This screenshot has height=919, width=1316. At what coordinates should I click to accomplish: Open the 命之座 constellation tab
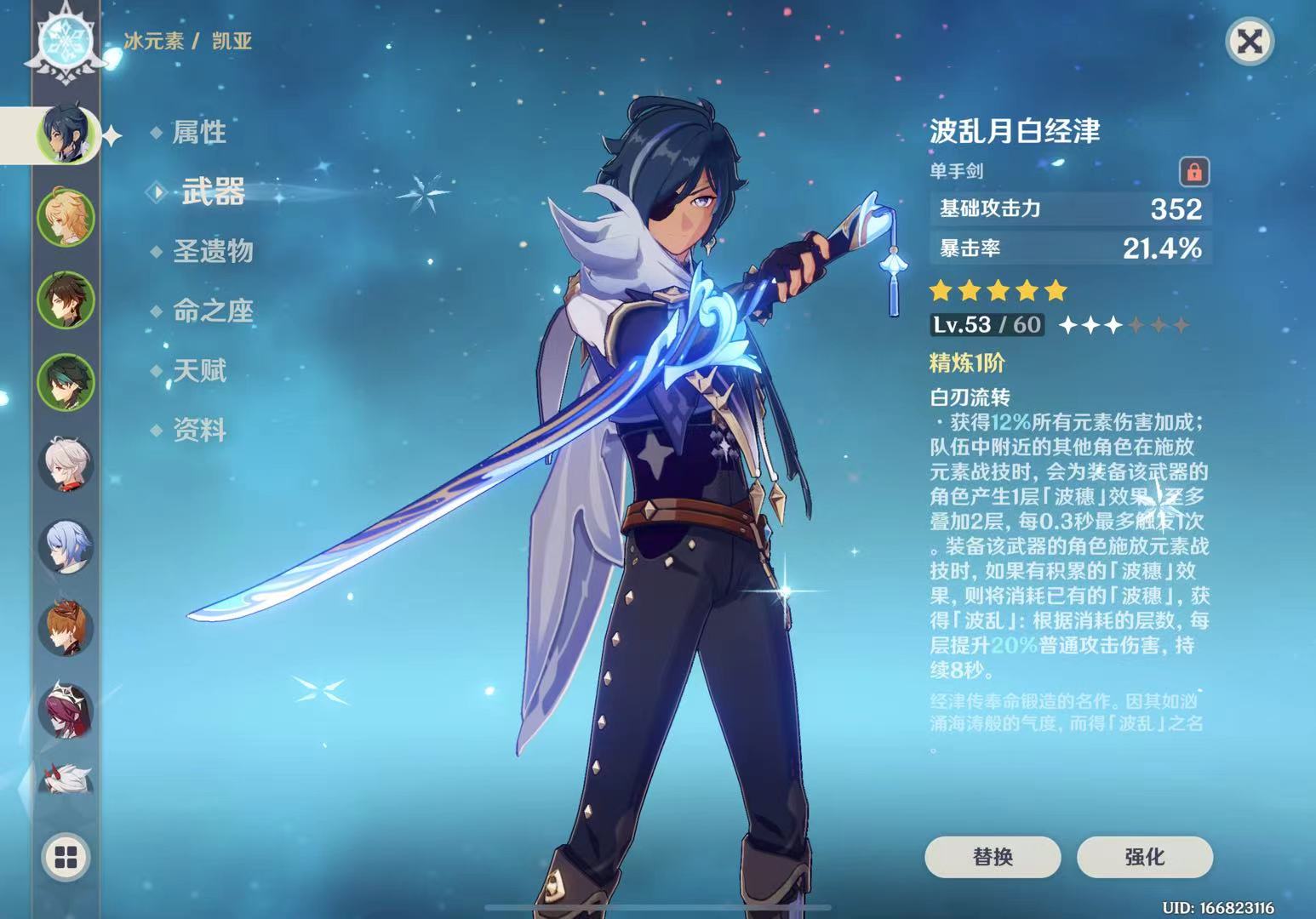[213, 311]
